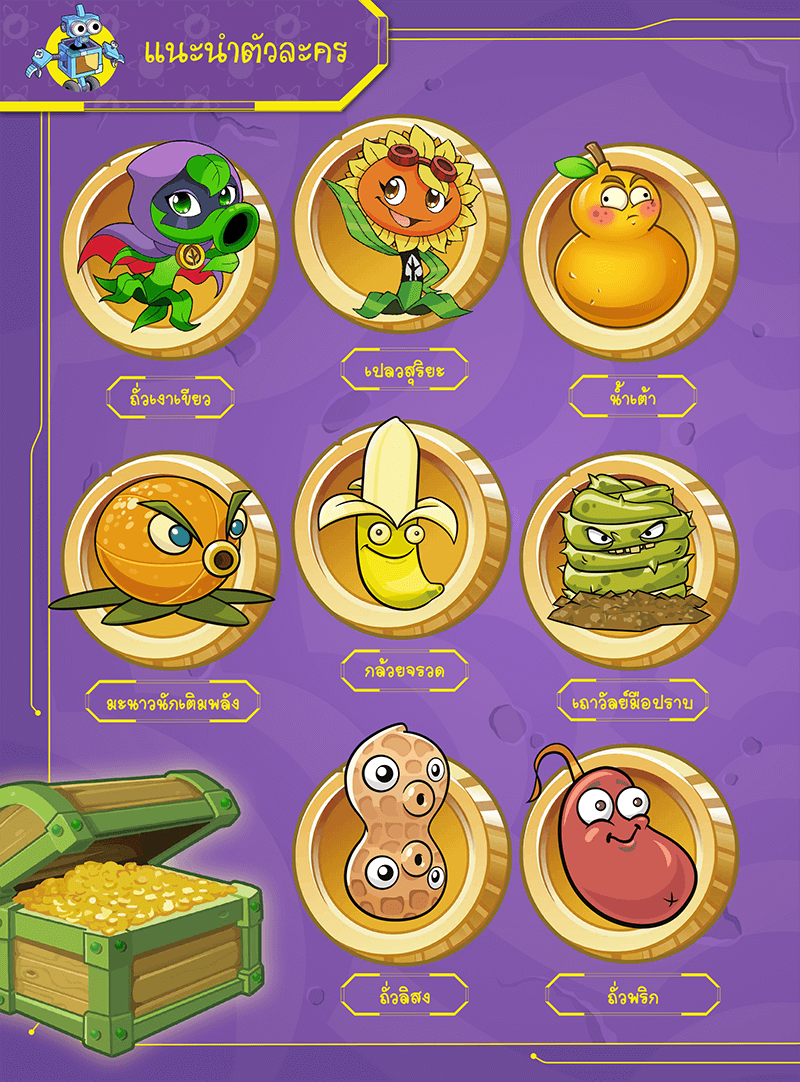Image resolution: width=800 pixels, height=1082 pixels.
Task: Choose the banana character portrait coin
Action: [x=401, y=530]
